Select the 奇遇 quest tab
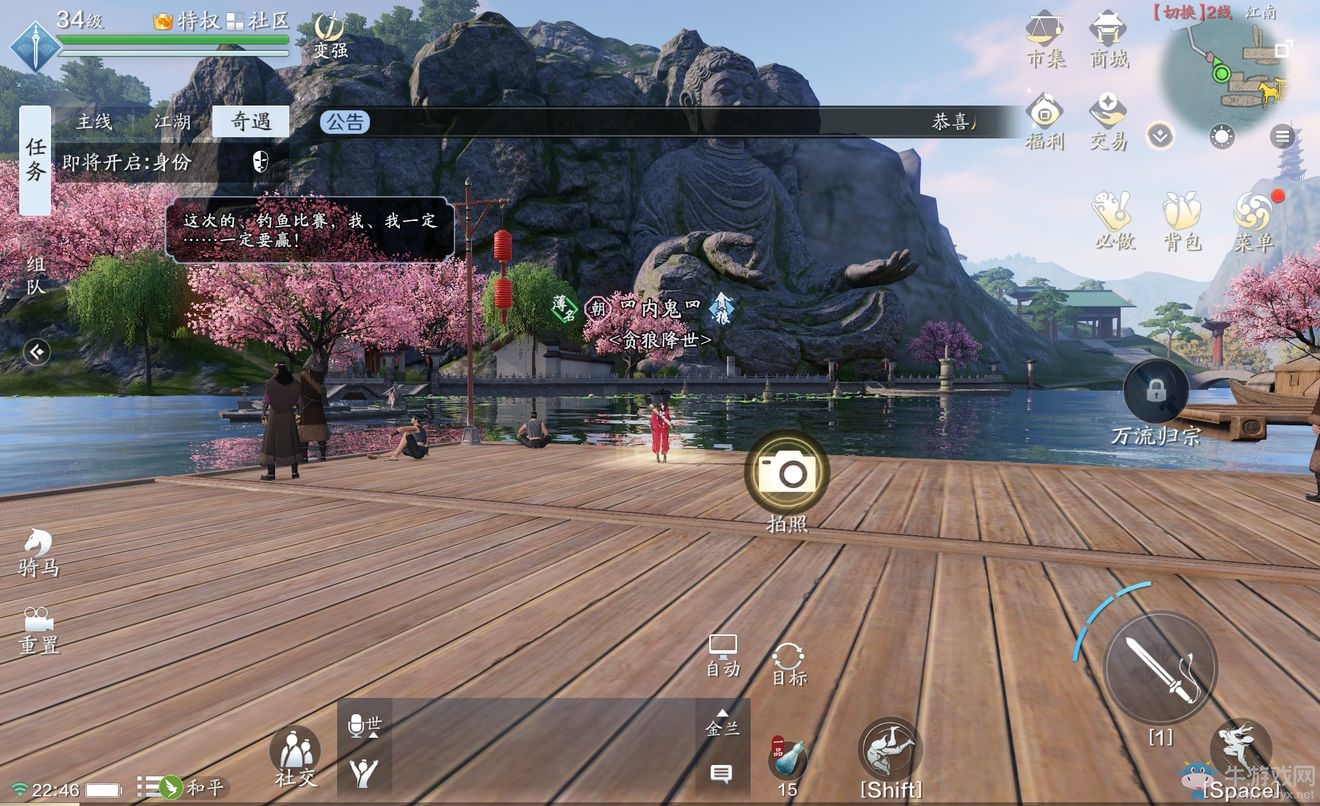 (251, 122)
